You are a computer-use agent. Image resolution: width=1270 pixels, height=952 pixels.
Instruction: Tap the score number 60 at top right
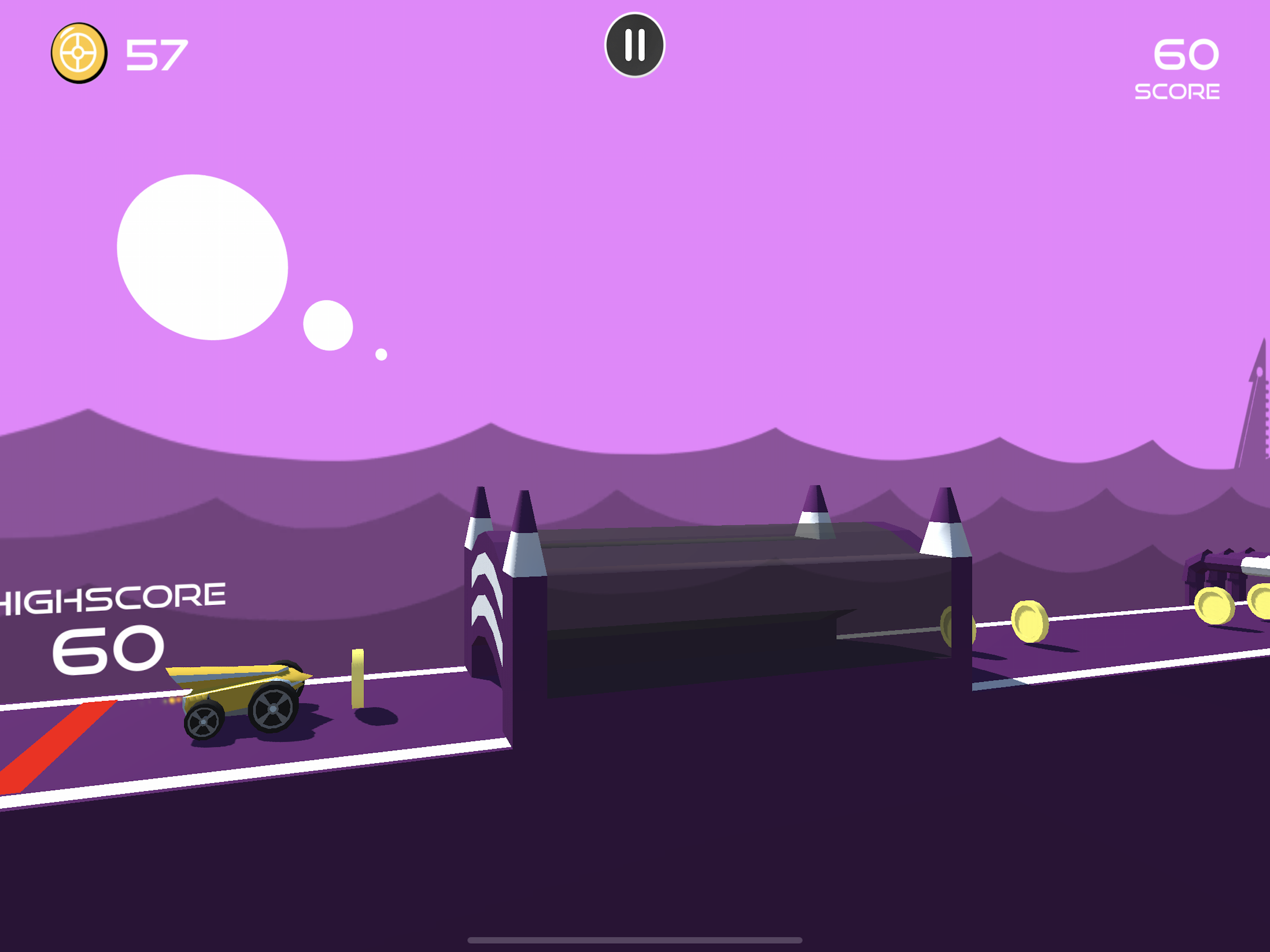pos(1186,53)
